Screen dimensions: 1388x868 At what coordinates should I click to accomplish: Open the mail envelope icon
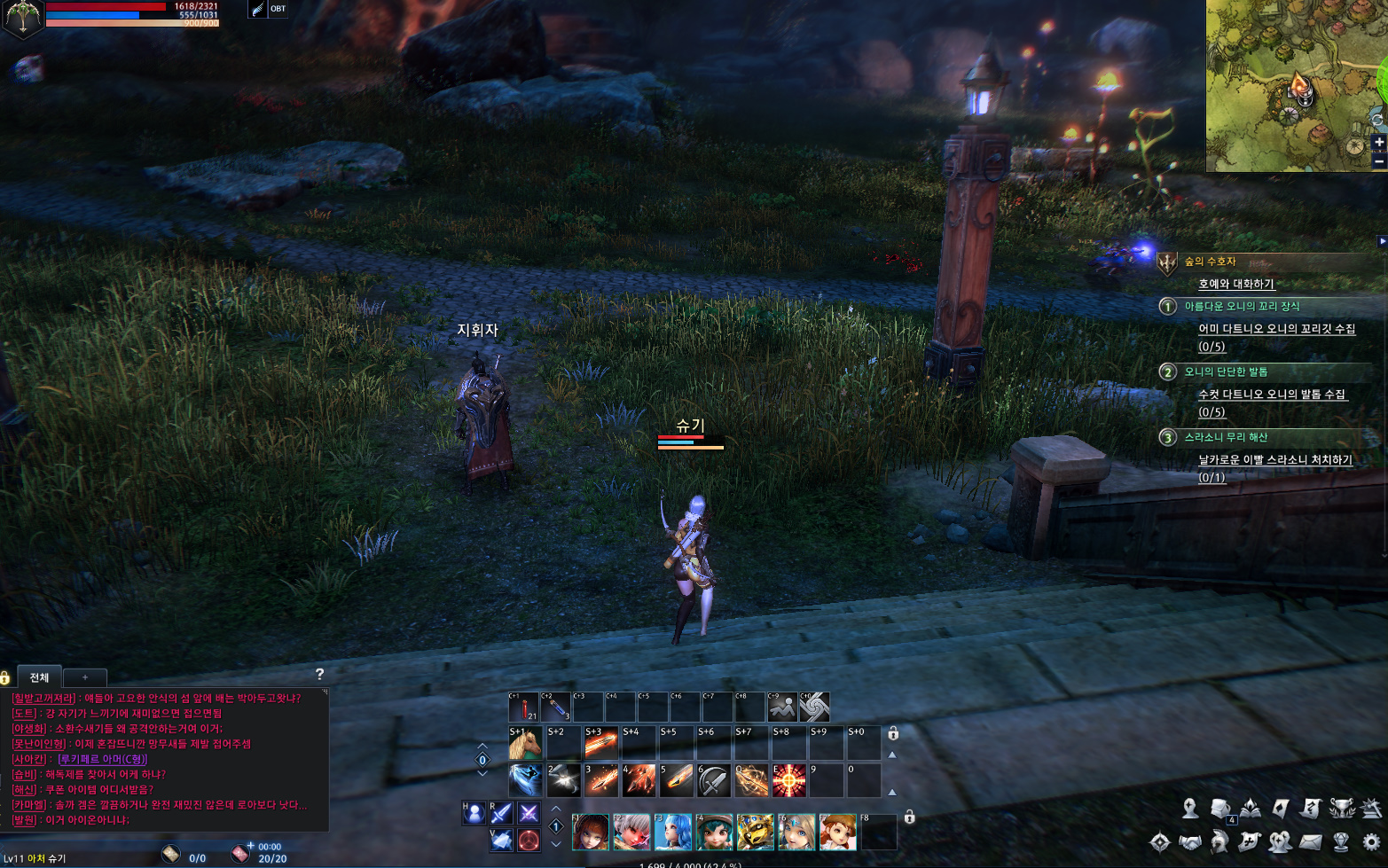[1311, 841]
